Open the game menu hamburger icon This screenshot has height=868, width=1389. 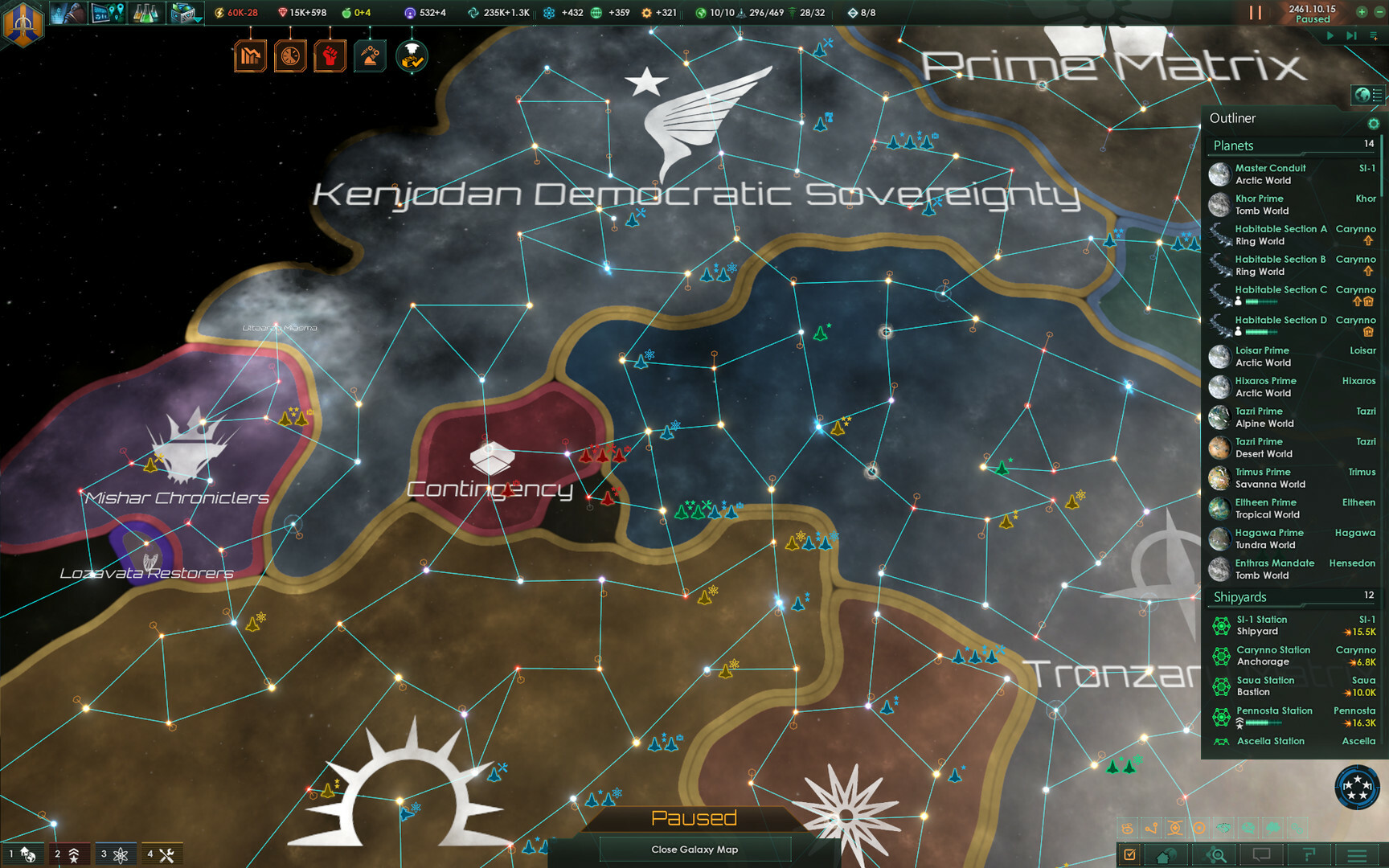[1356, 855]
